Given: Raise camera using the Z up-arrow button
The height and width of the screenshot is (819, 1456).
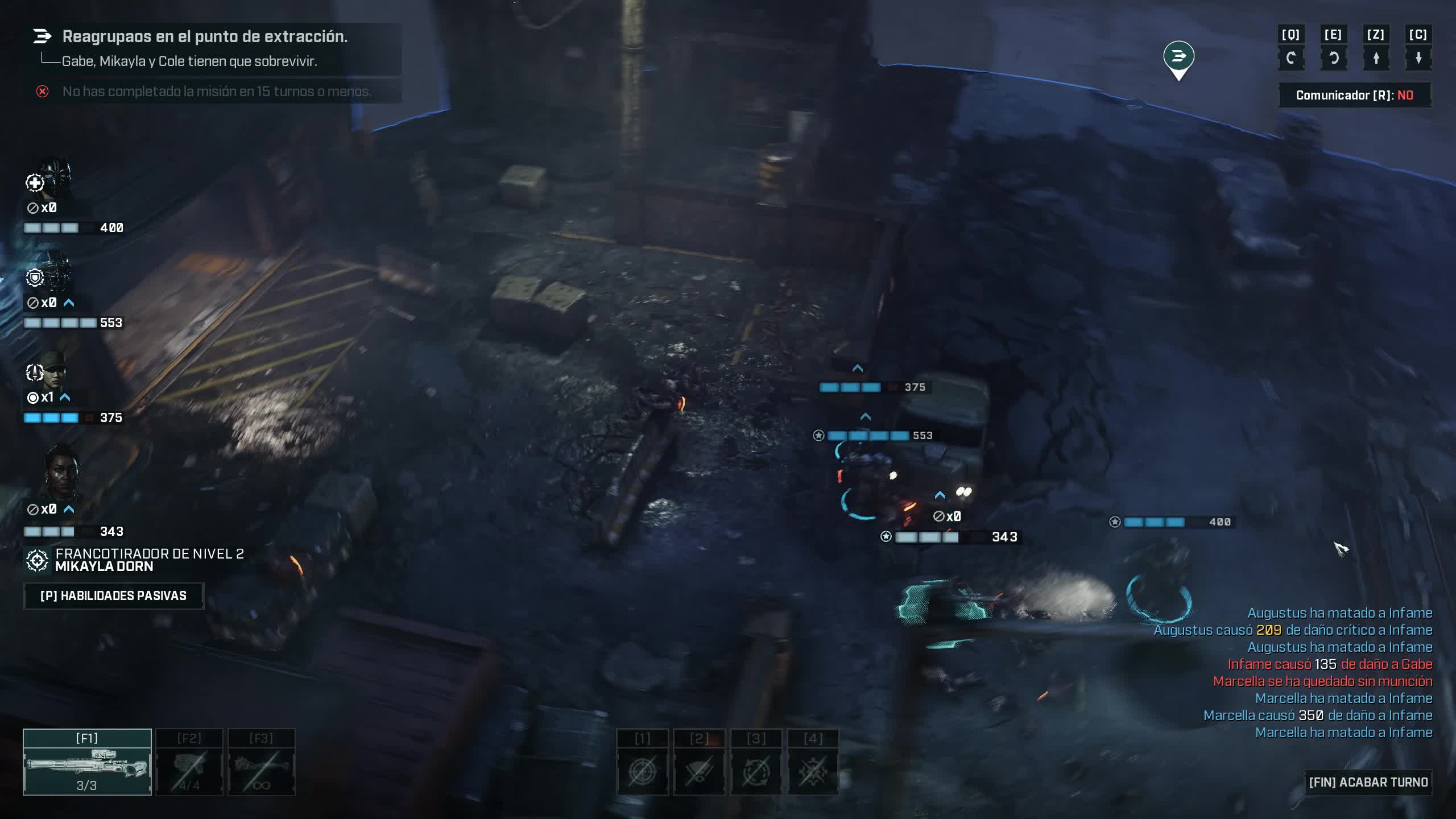Looking at the screenshot, I should pos(1376,57).
